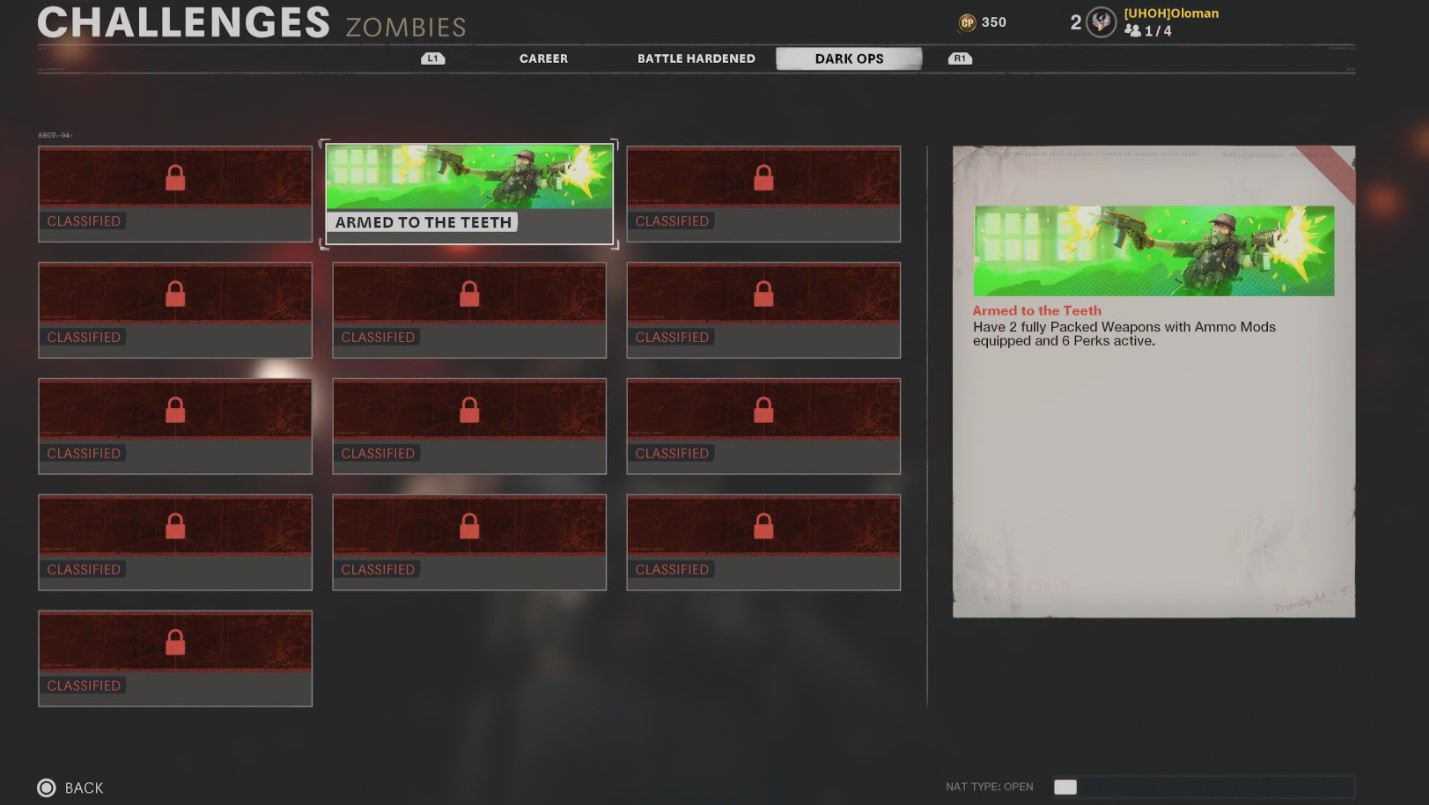Switch to the Career tab

pos(543,58)
